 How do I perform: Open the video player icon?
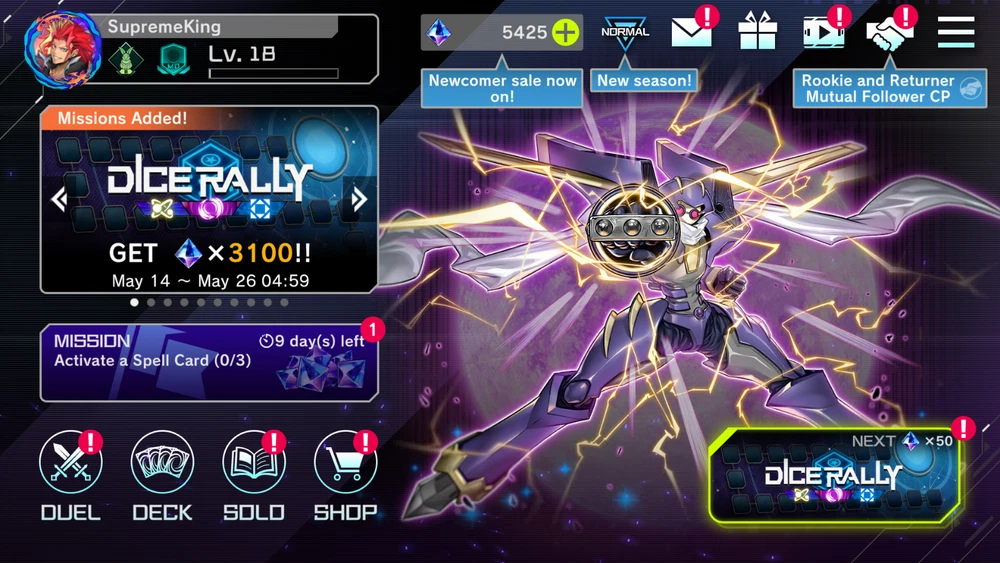823,32
